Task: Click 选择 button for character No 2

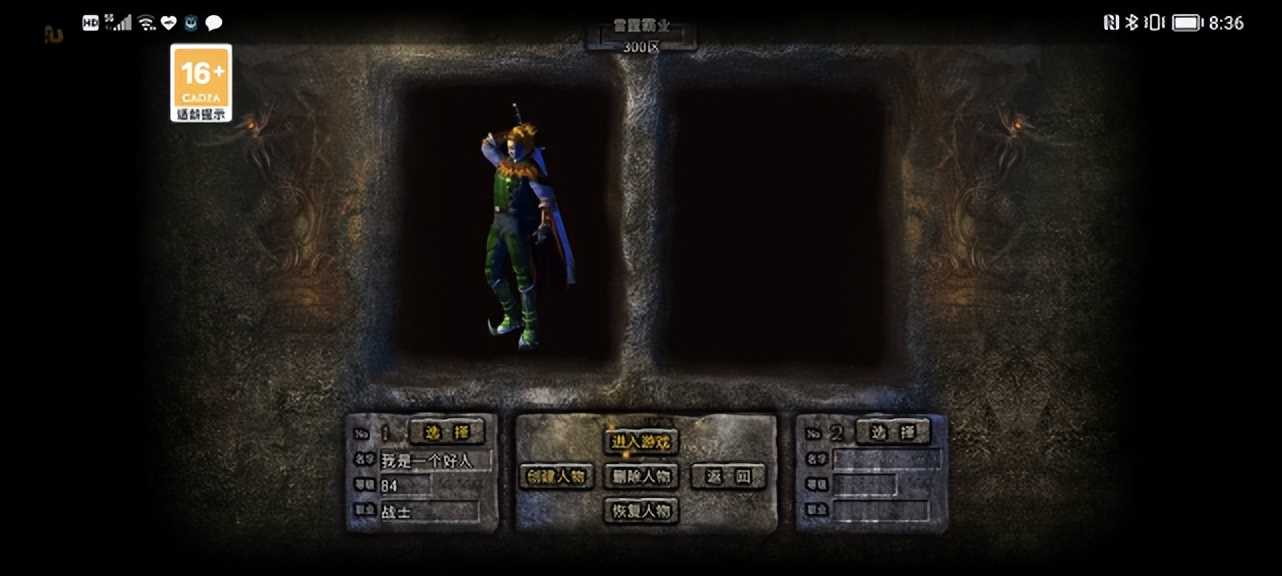Action: click(893, 432)
